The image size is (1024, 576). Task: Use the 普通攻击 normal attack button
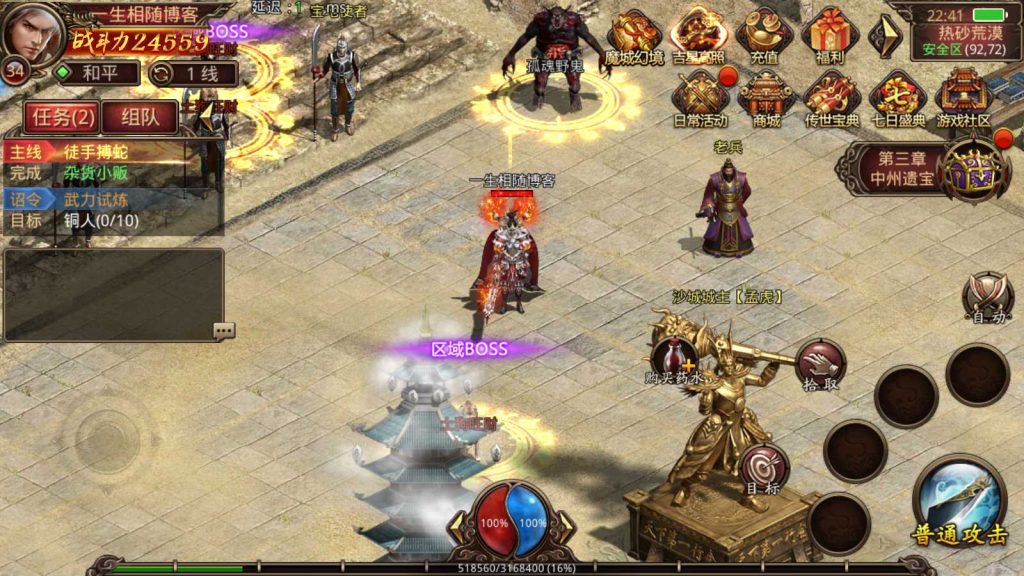pyautogui.click(x=959, y=502)
